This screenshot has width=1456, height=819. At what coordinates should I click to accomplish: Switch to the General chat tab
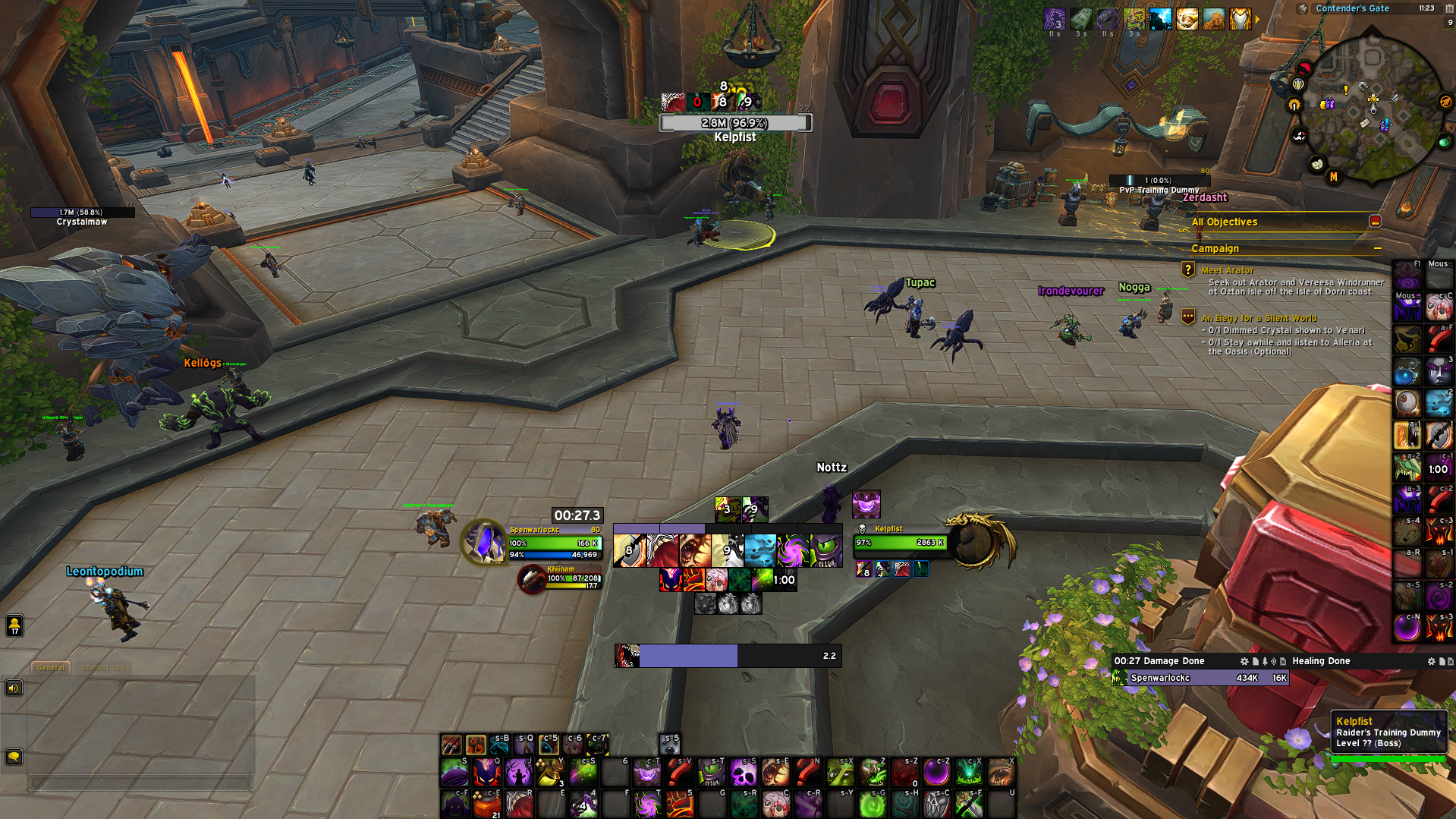pos(51,668)
